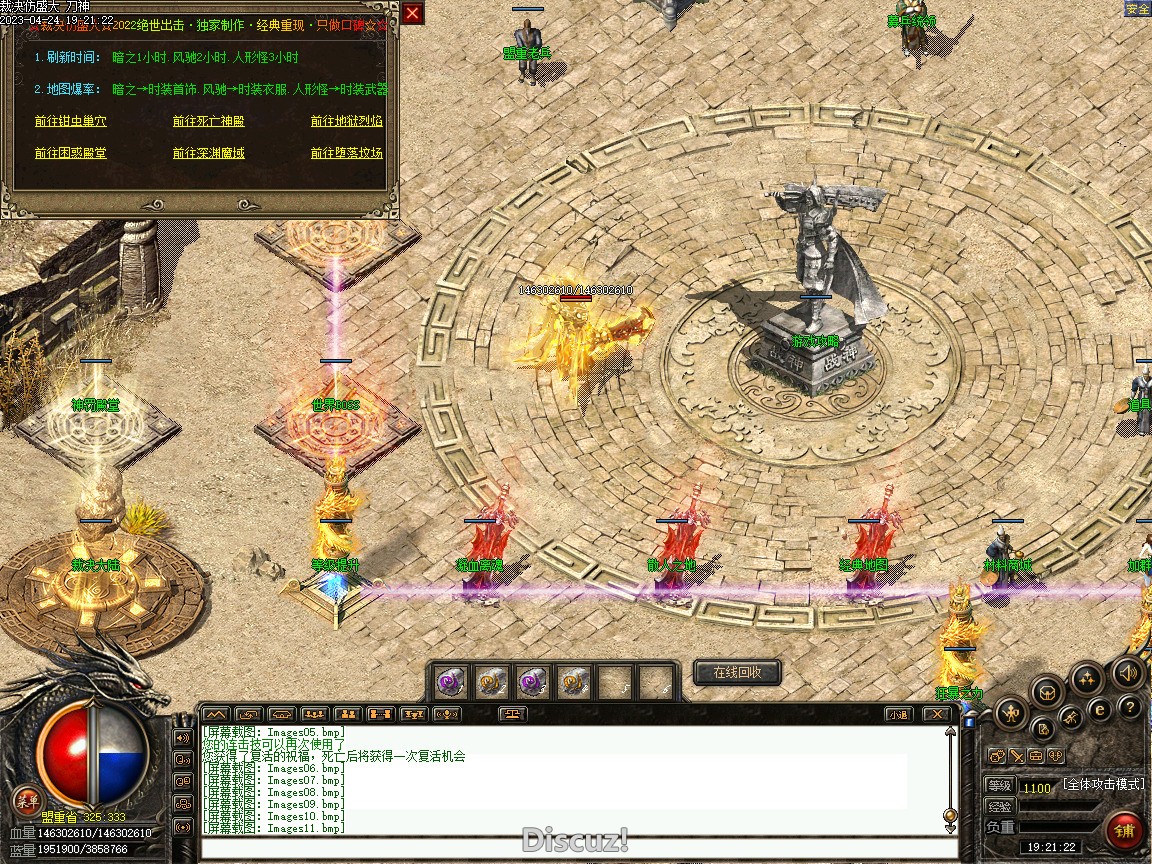Open the red 铺 shop button
Viewport: 1152px width, 864px height.
tap(1125, 831)
